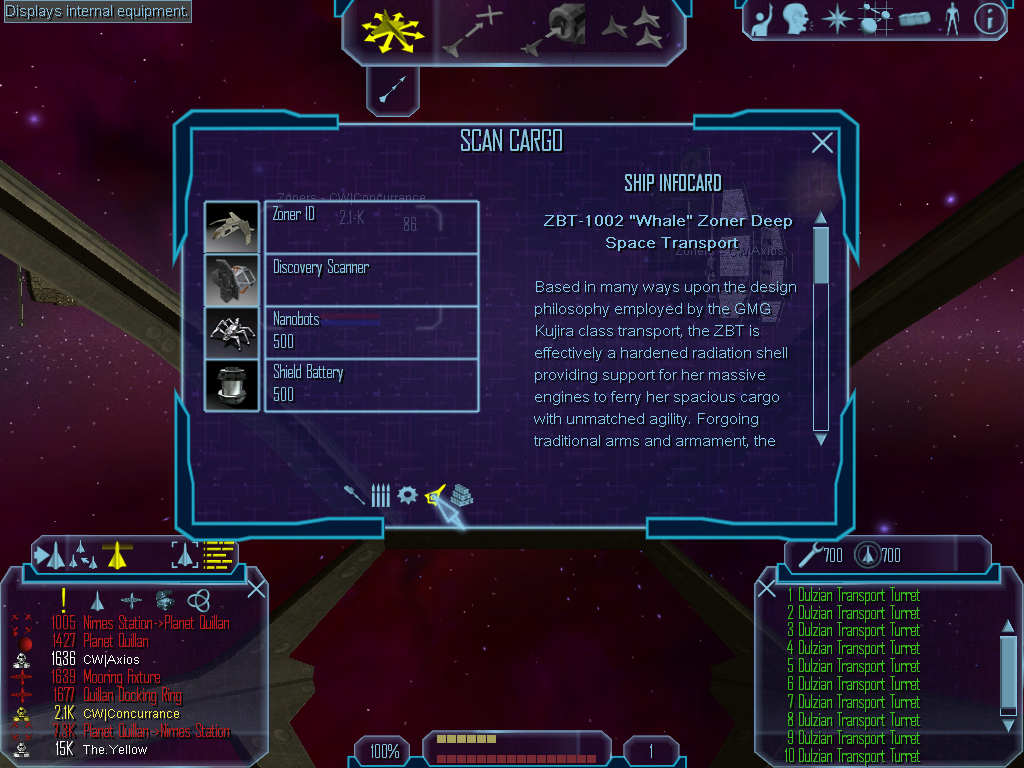Activate the Go To maneuver icon
The image size is (1024, 768).
tap(470, 32)
